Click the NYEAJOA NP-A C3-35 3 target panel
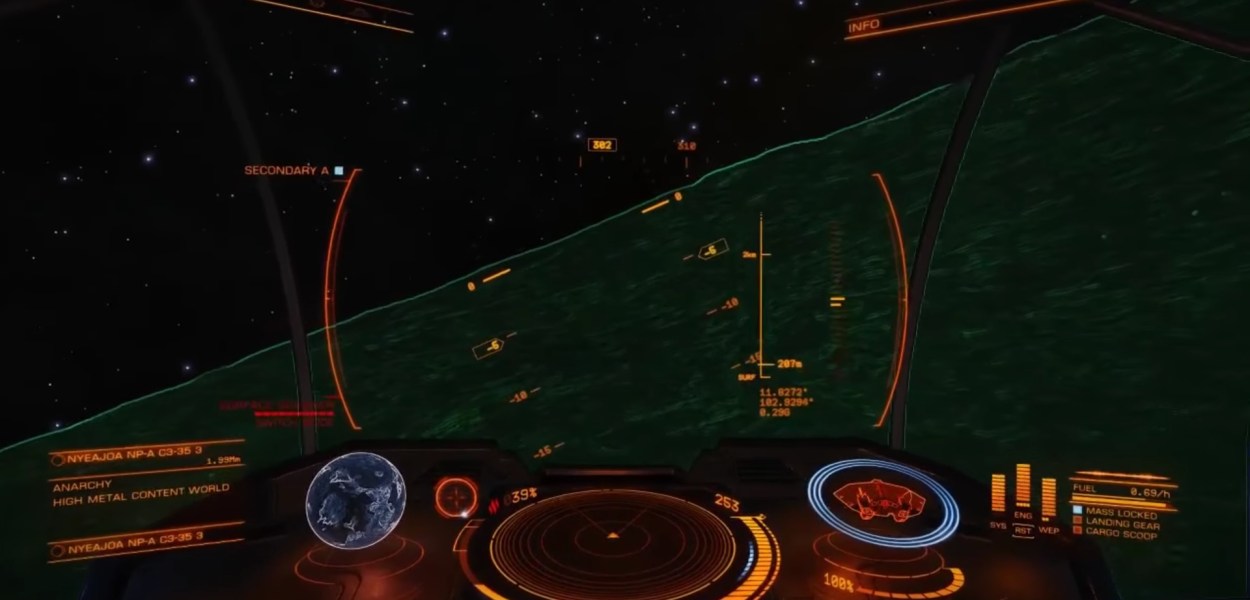The height and width of the screenshot is (600, 1250). coord(148,459)
